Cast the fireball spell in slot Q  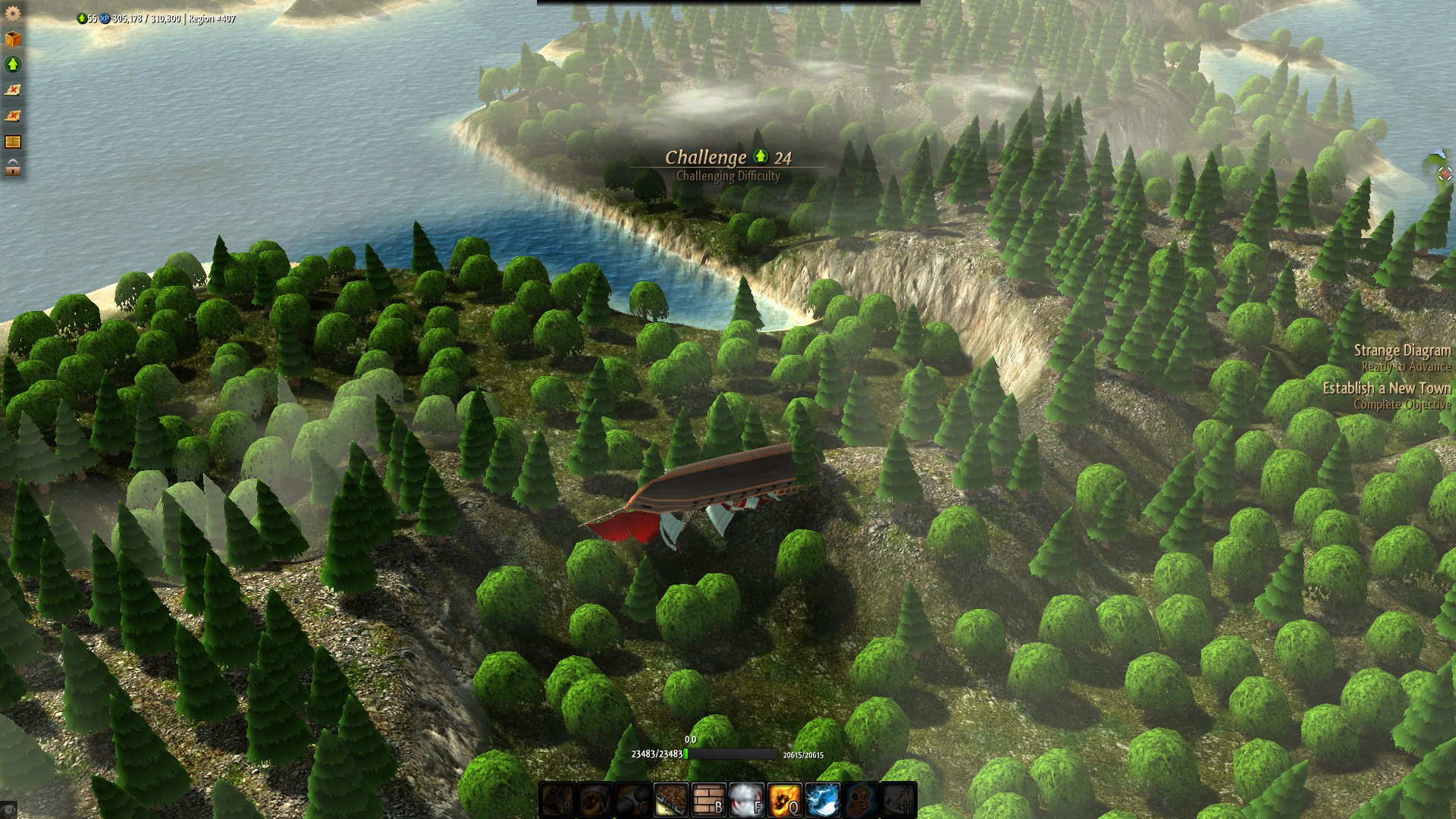785,800
